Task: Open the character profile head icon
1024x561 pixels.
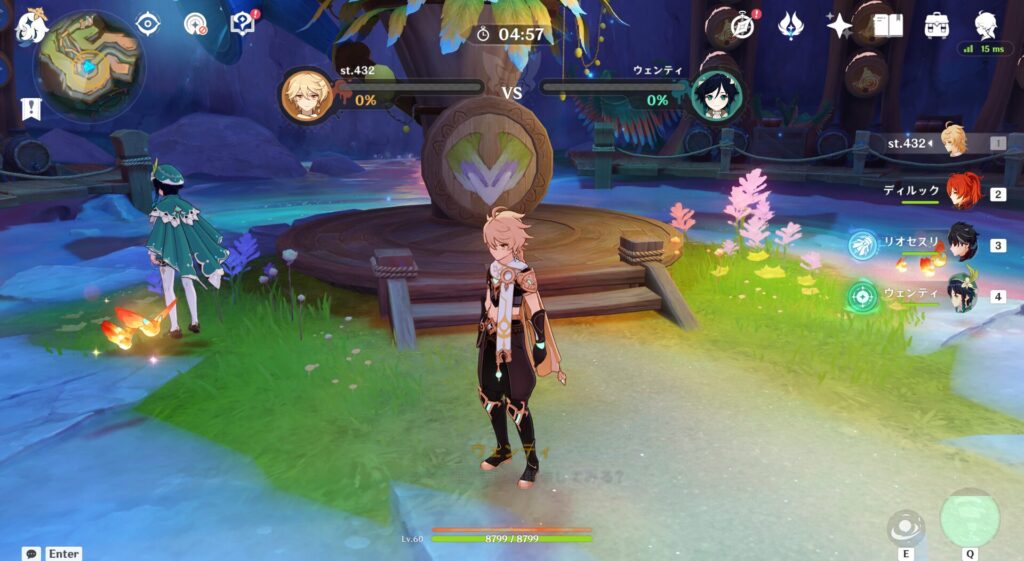Action: (x=985, y=25)
